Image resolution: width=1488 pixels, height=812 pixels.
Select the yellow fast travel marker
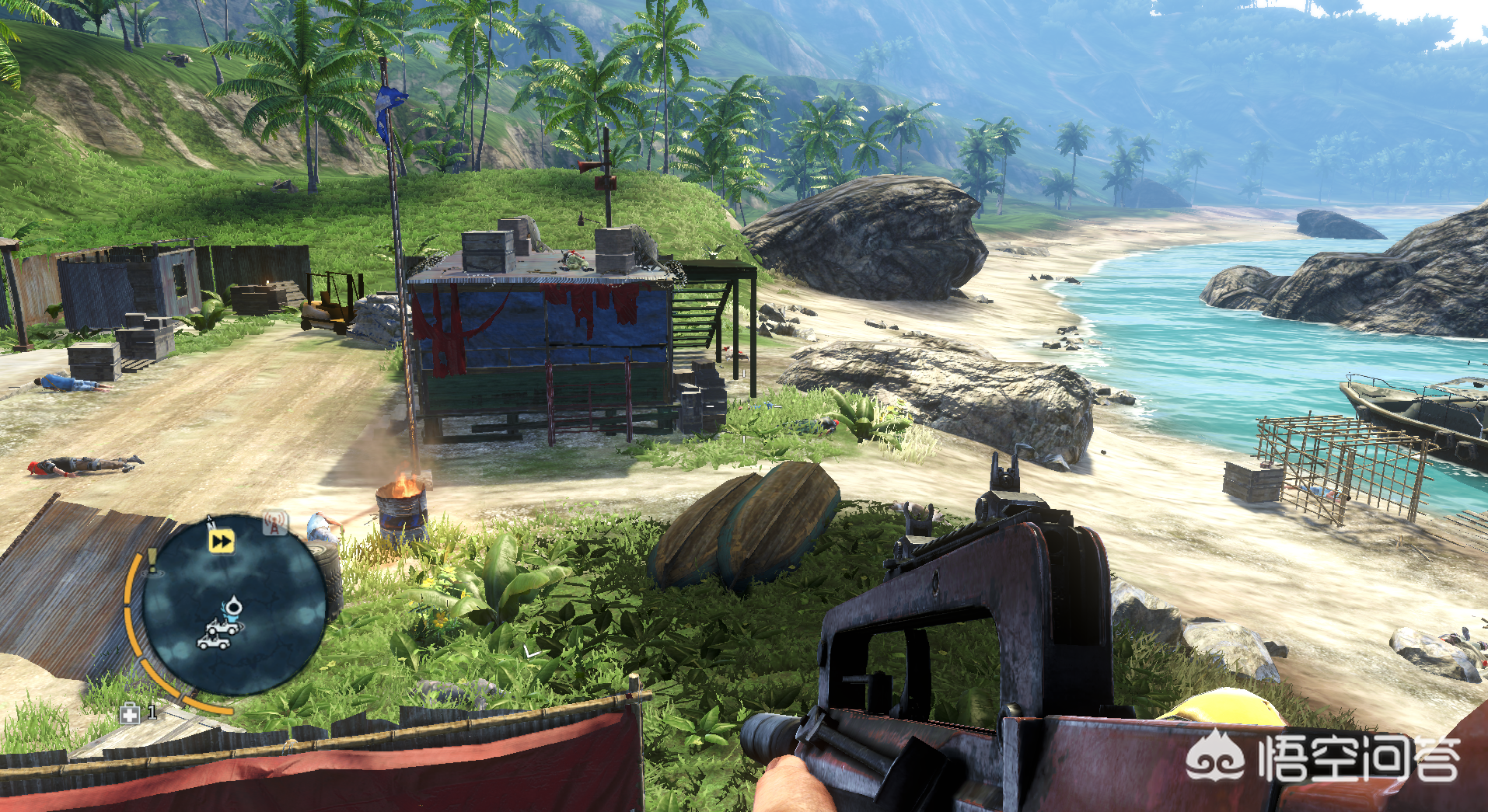222,541
